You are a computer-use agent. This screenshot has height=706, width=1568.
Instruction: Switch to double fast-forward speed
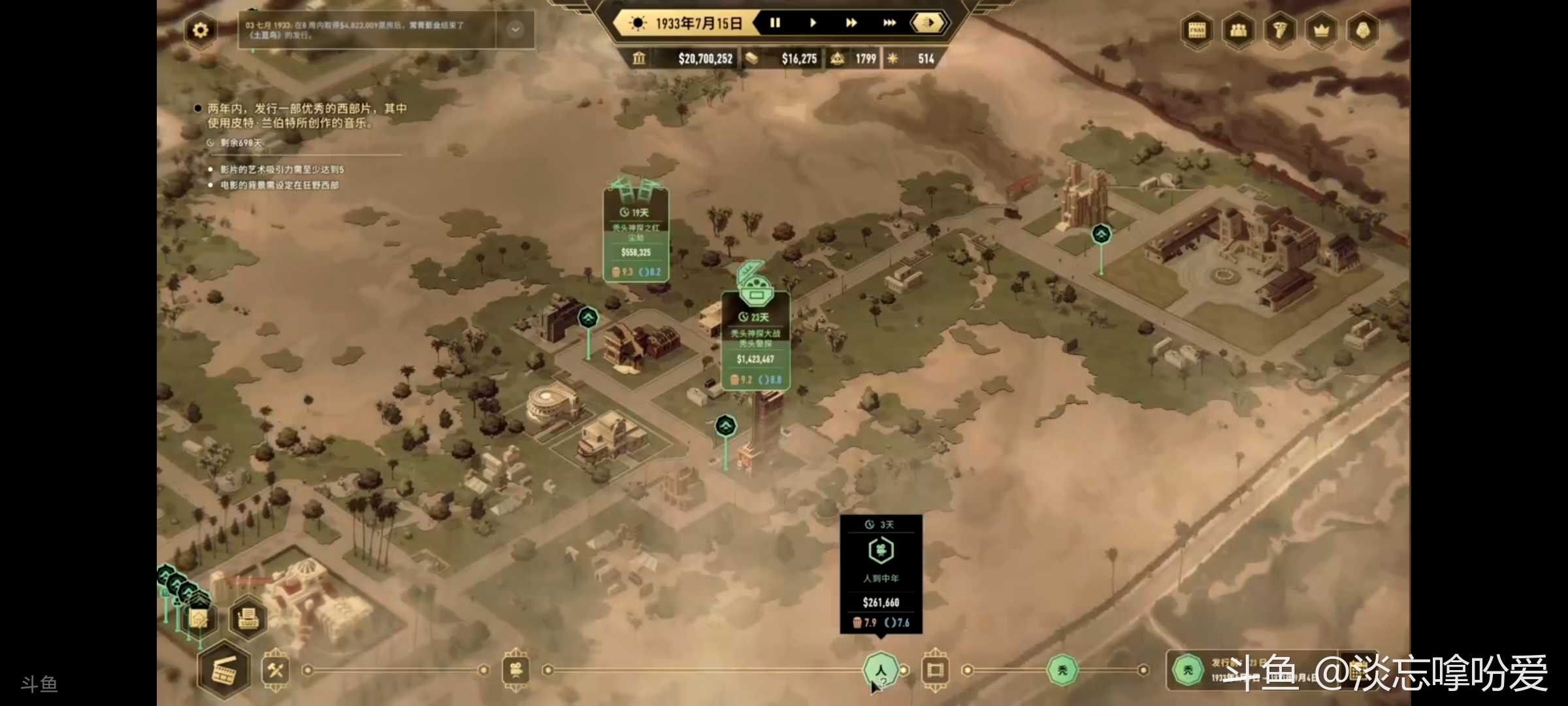851,23
